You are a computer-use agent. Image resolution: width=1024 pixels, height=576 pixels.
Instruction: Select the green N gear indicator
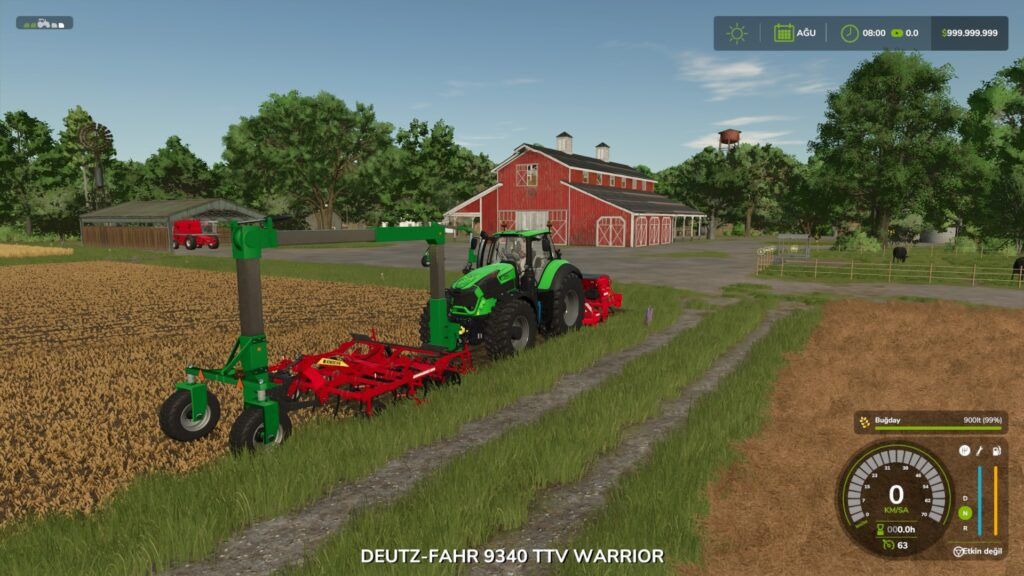[x=965, y=513]
